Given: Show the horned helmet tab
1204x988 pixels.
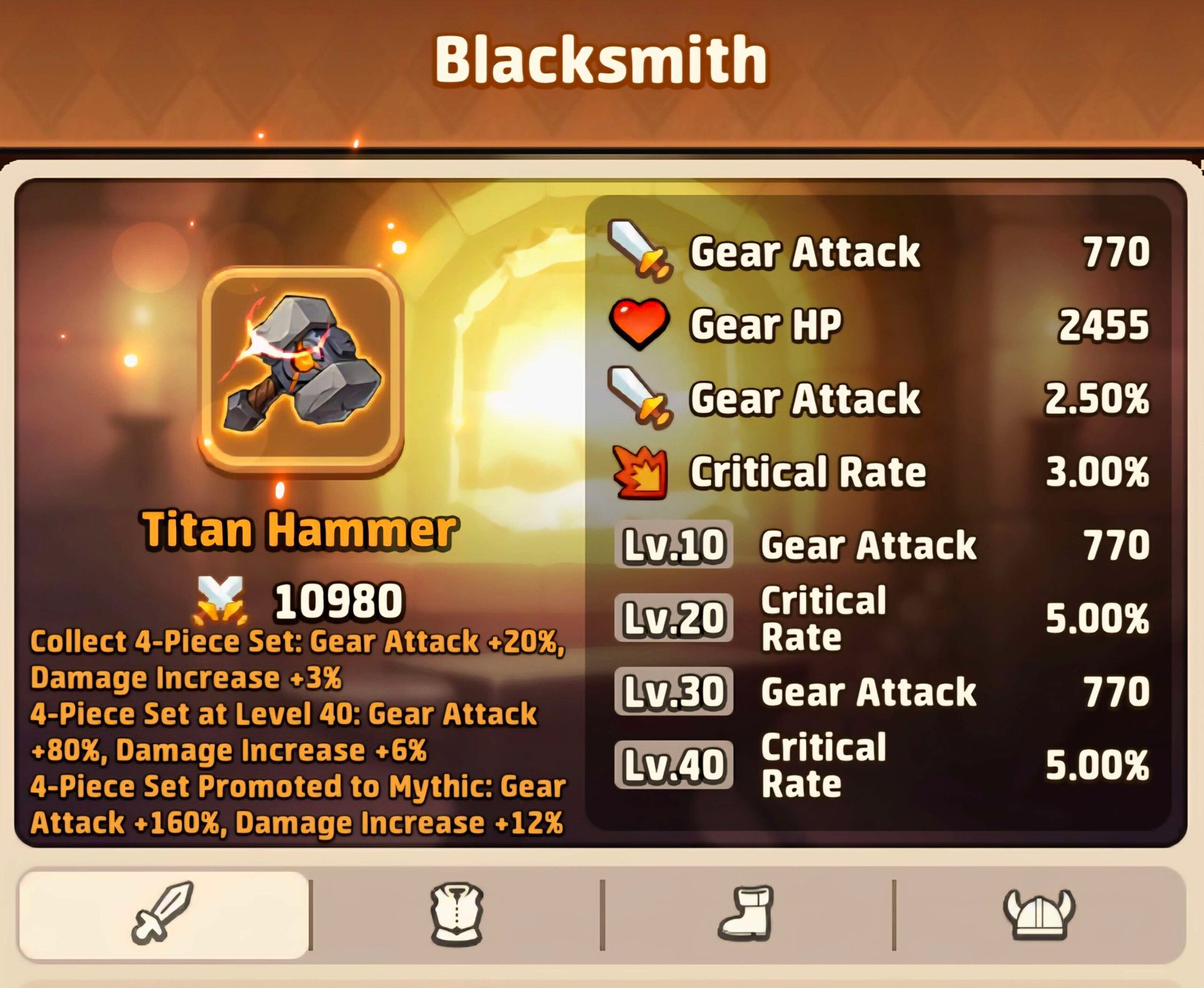Looking at the screenshot, I should 1038,914.
